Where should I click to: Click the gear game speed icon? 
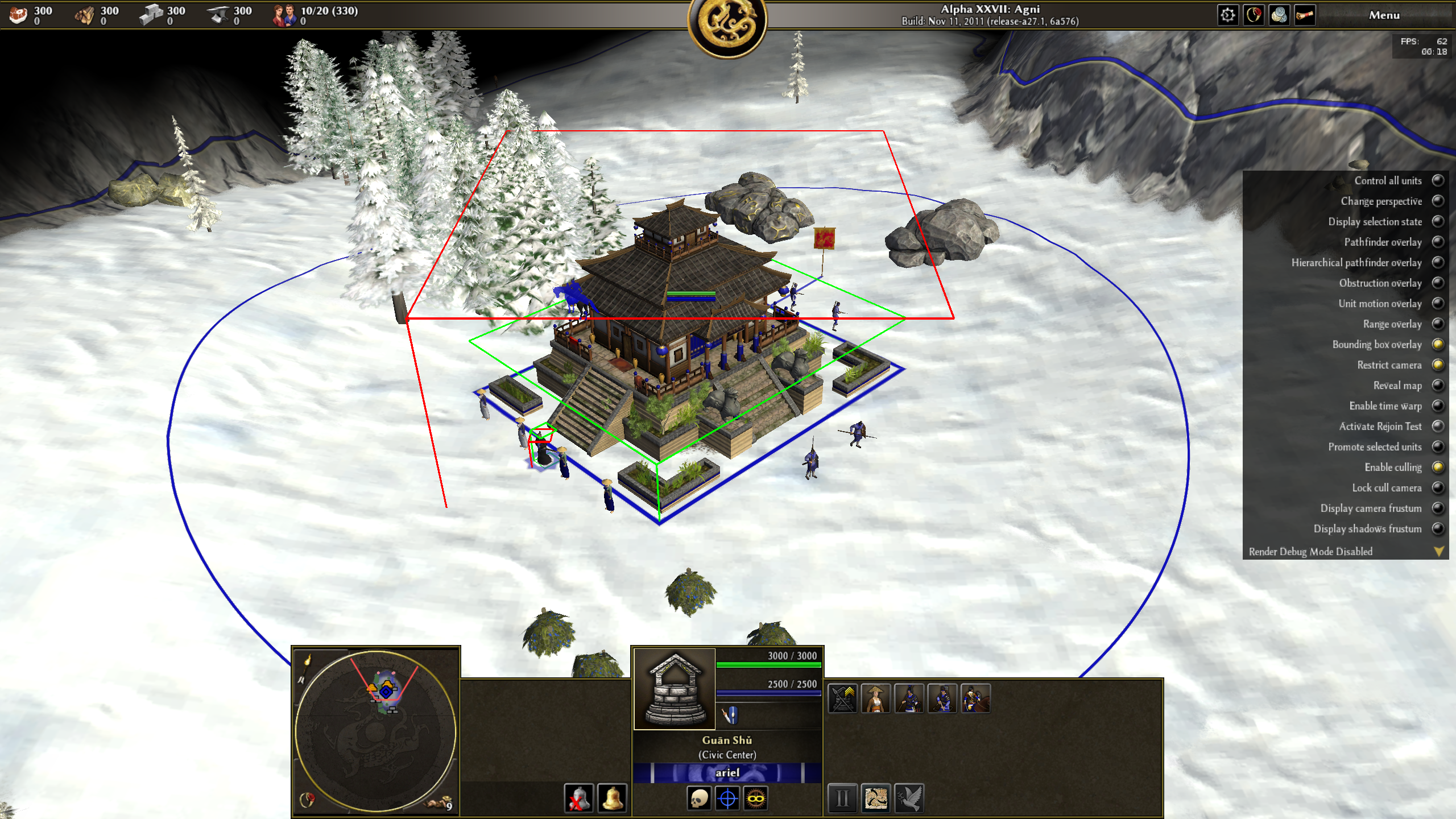click(1228, 15)
